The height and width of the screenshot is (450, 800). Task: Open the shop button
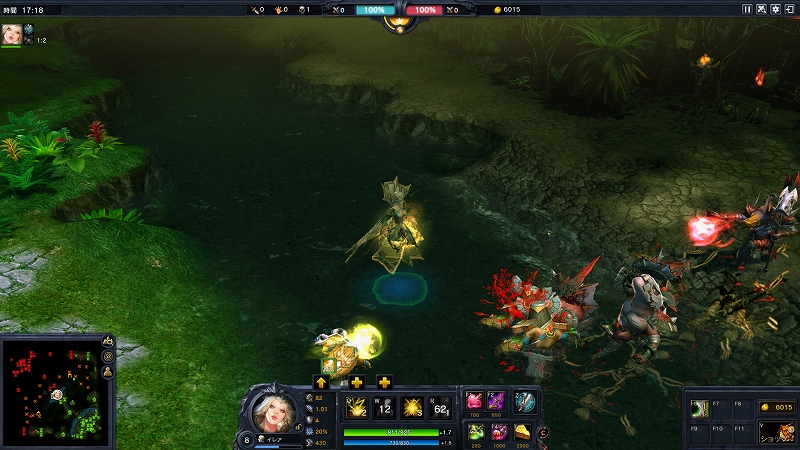click(x=776, y=432)
